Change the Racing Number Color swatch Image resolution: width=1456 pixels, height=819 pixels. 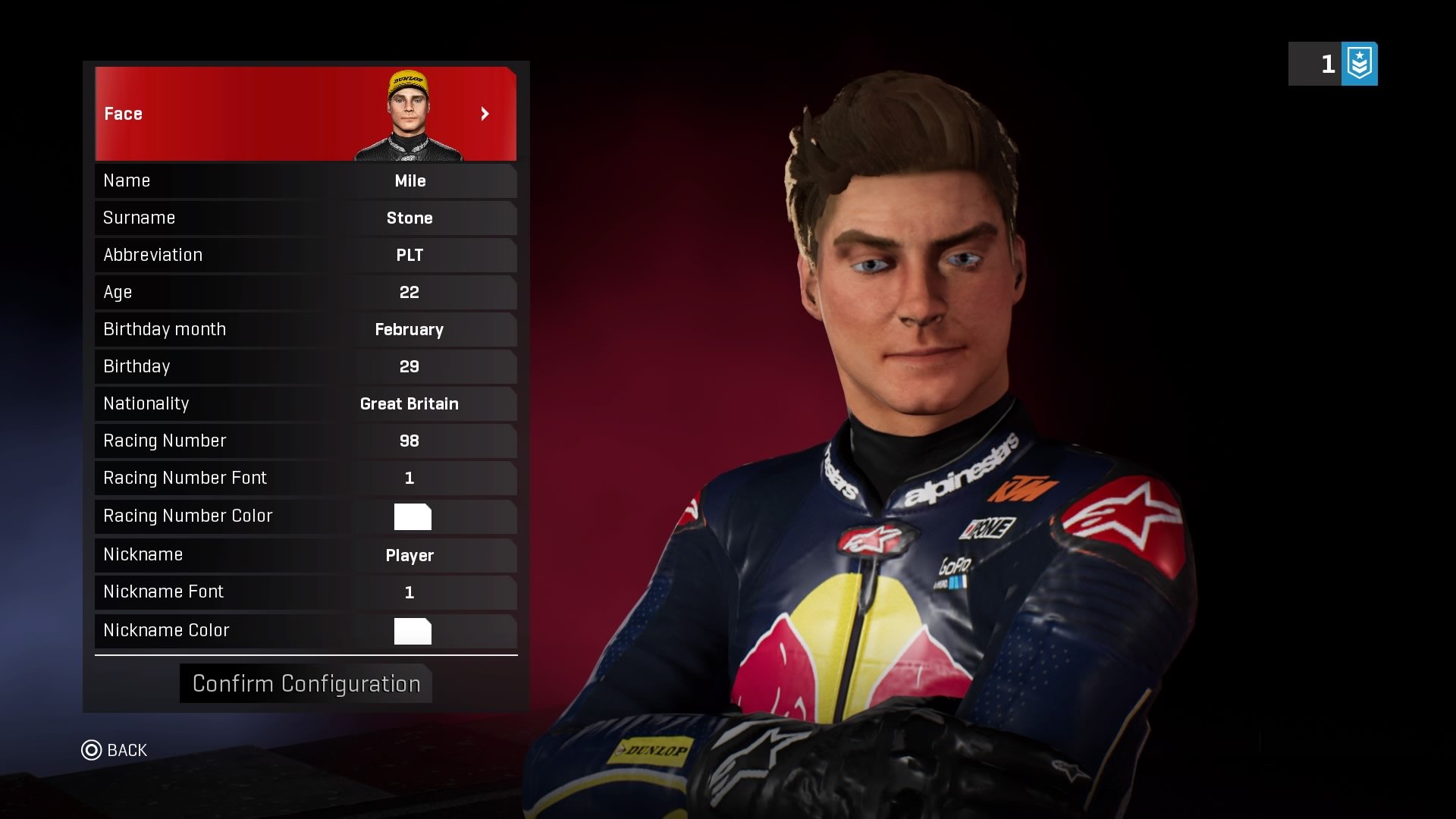[412, 516]
